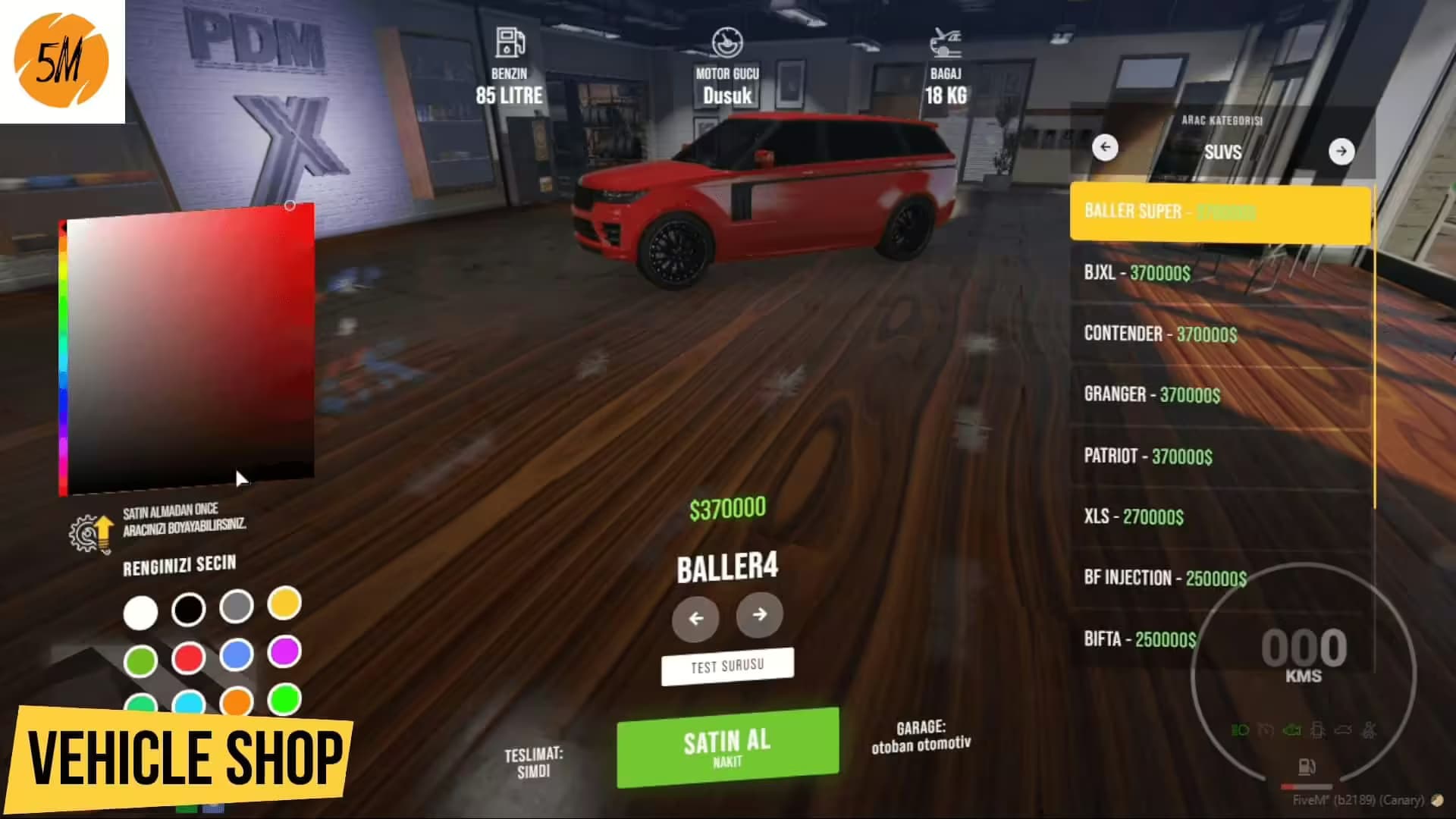1456x819 pixels.
Task: Start a TEST SURUSU test drive
Action: click(727, 666)
